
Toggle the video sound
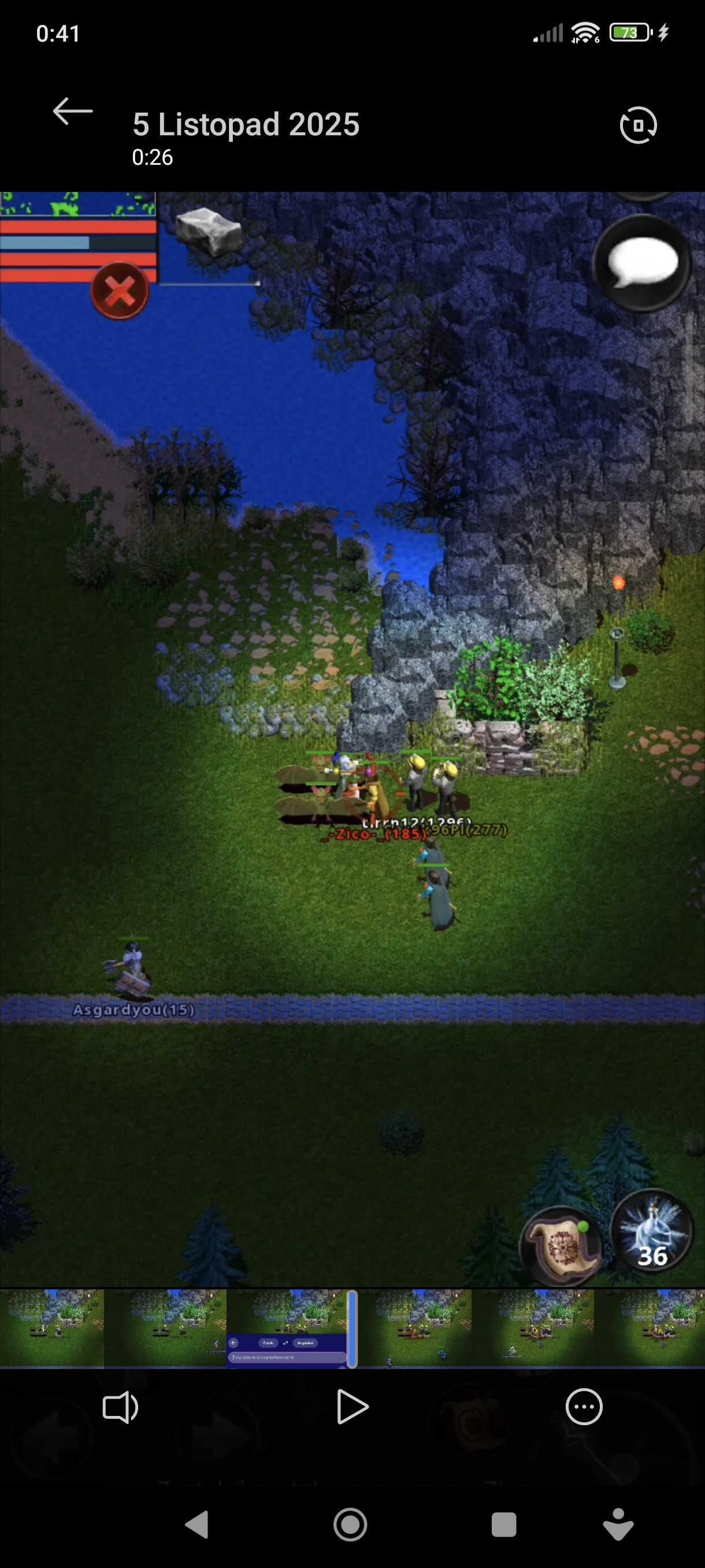pos(120,1407)
